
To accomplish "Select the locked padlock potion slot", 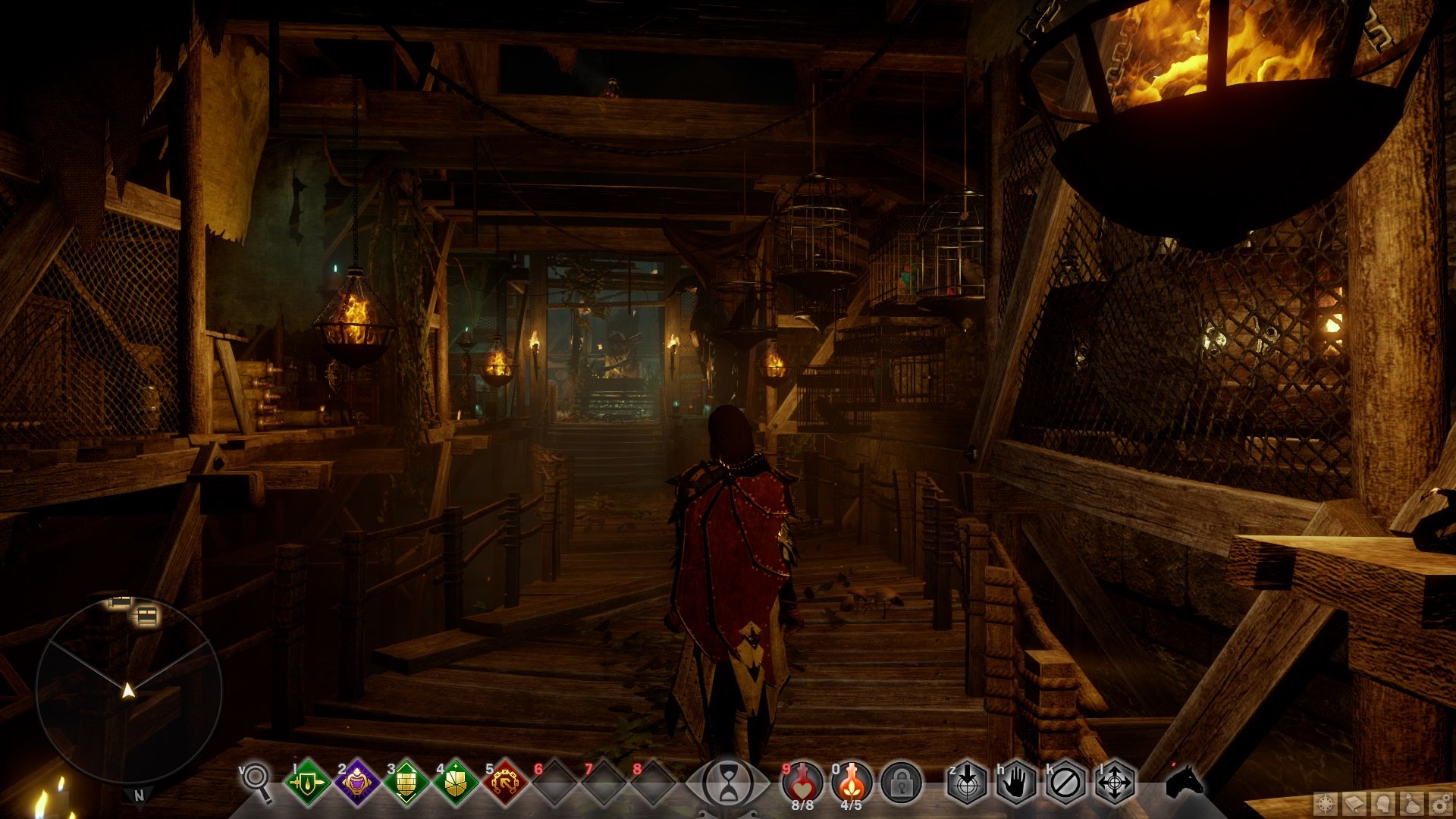I will coord(901,782).
